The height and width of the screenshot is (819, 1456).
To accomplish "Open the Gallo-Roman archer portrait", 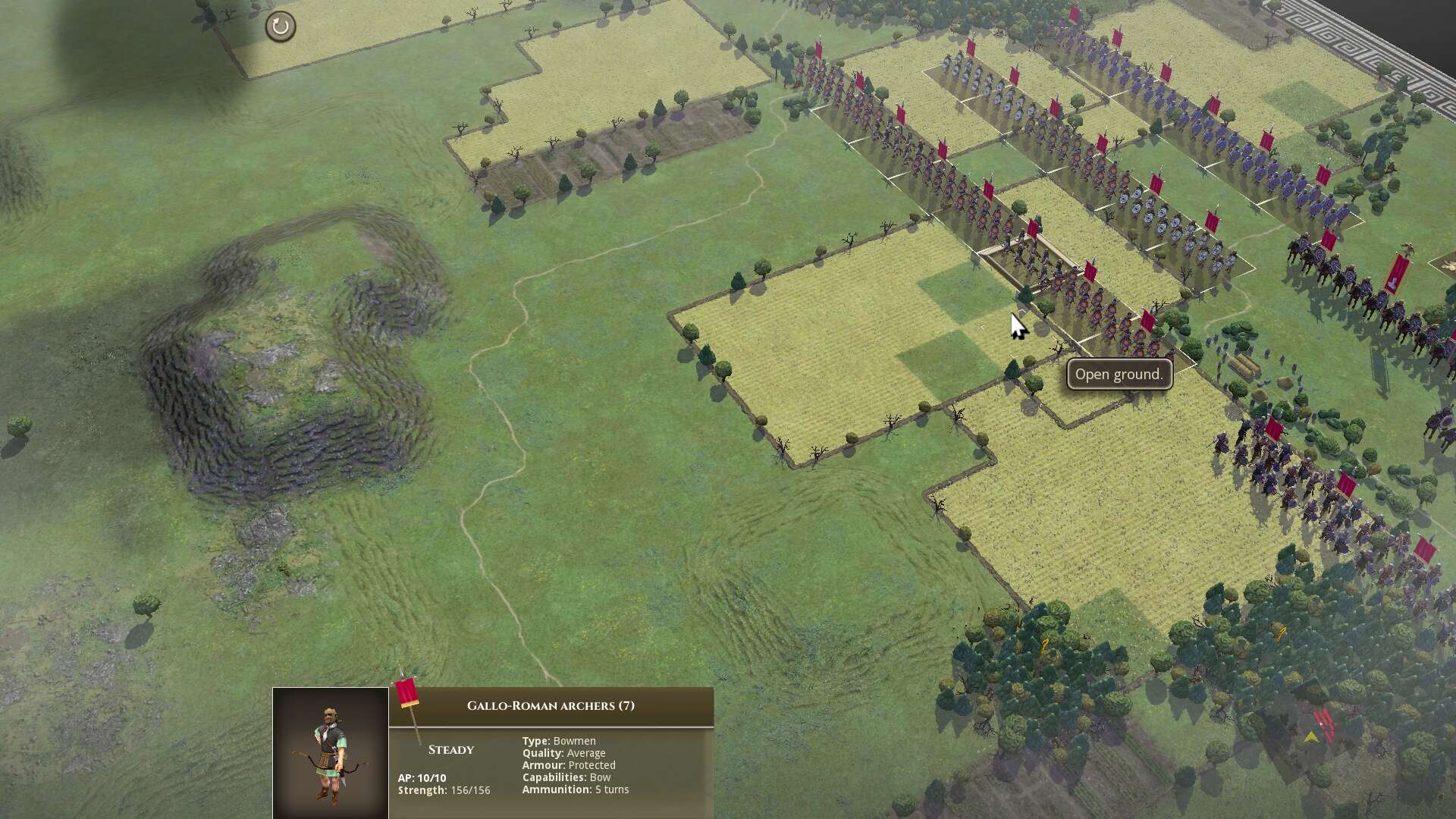I will [331, 752].
